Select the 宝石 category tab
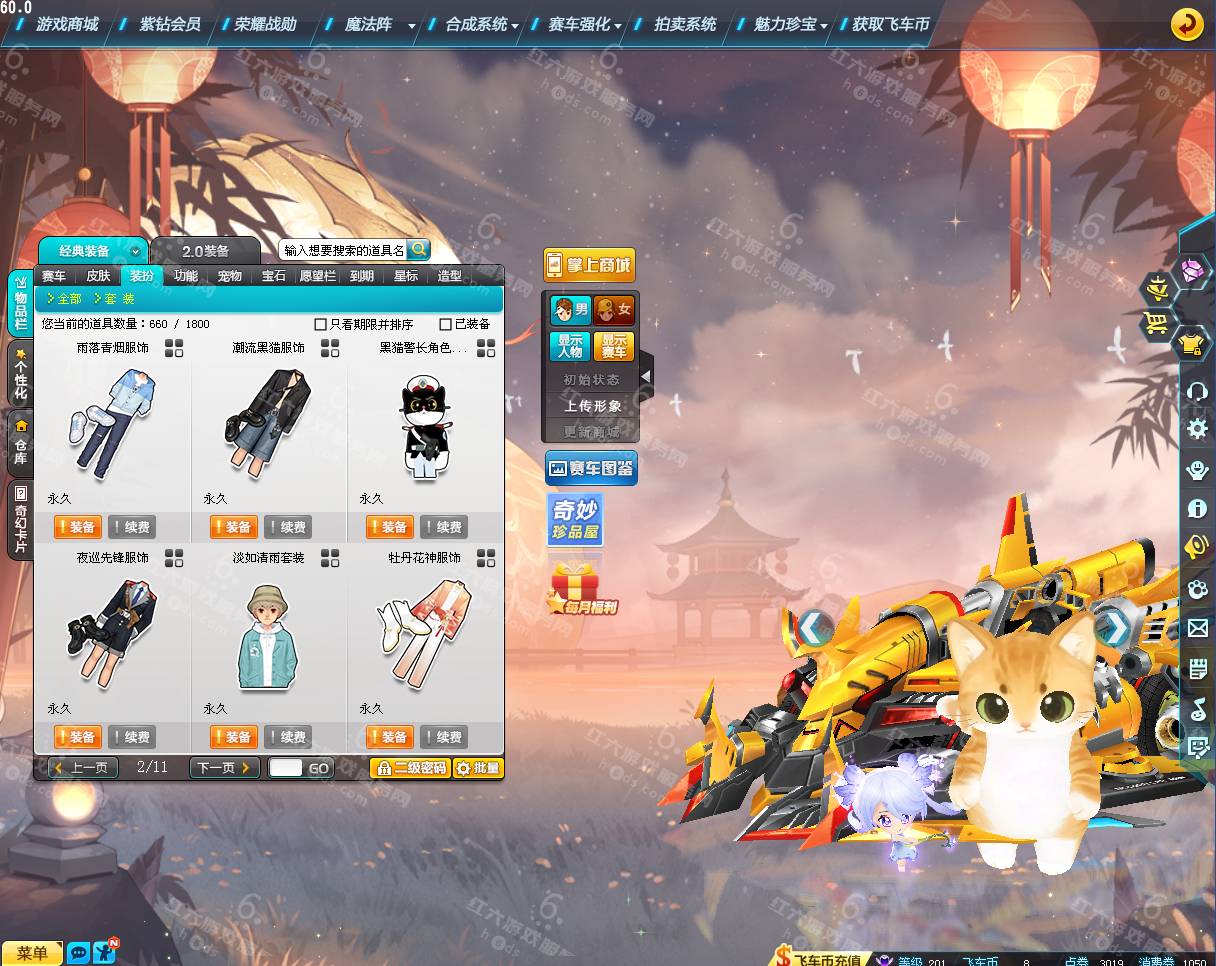This screenshot has width=1216, height=966. [274, 276]
